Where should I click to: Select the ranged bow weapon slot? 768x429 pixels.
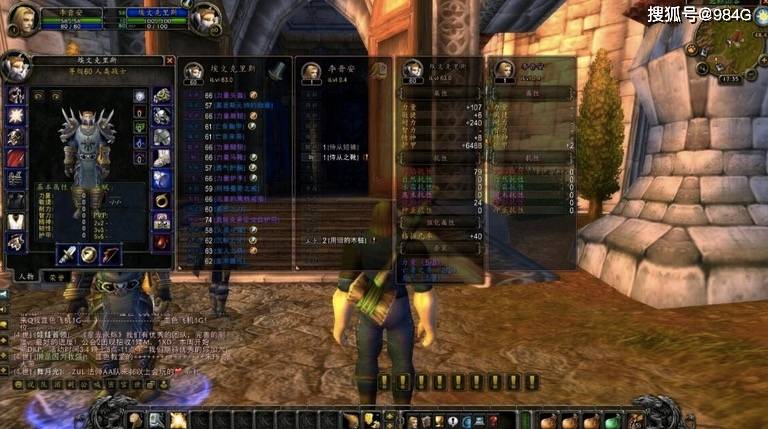(110, 253)
